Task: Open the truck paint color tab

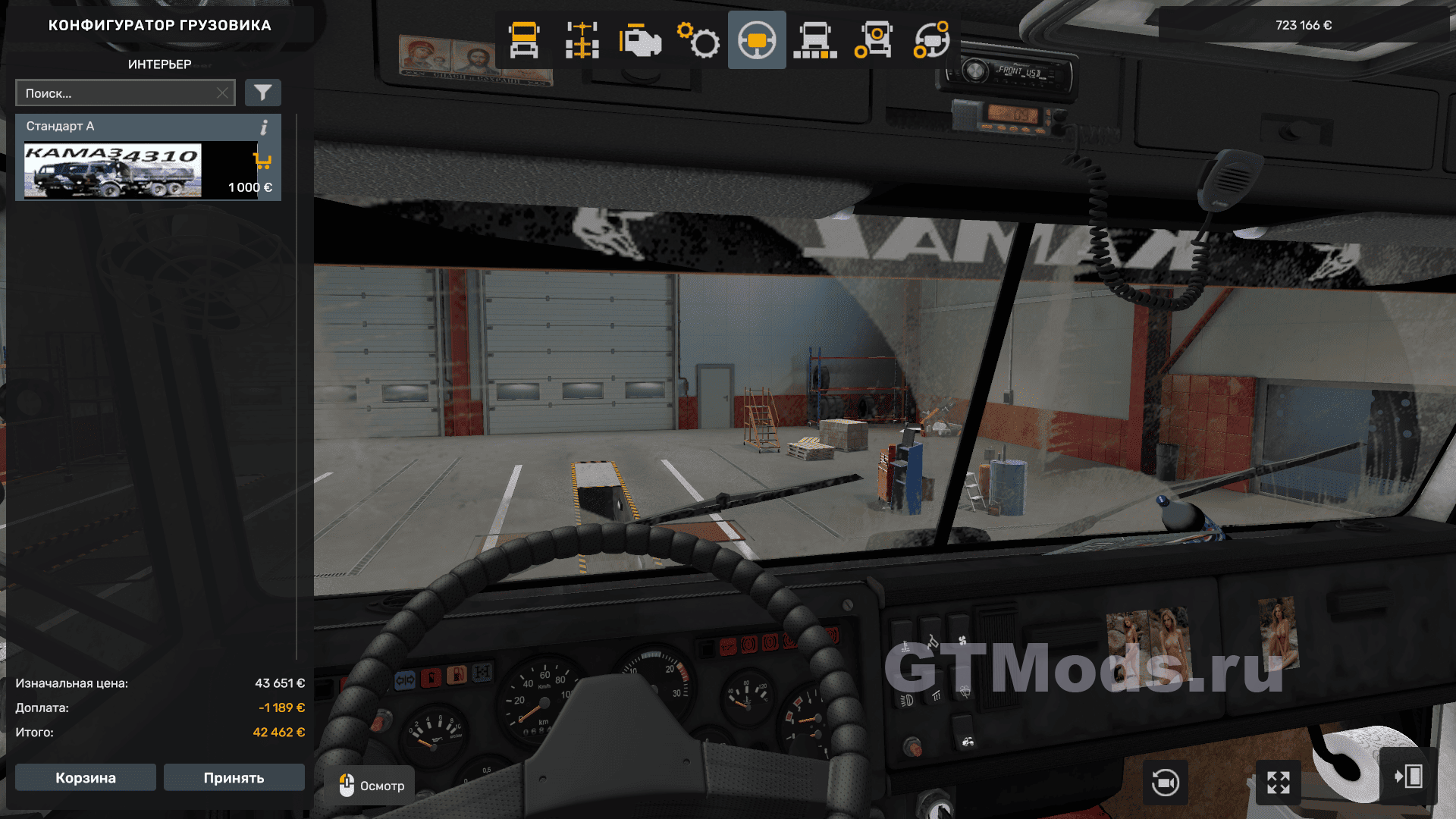Action: click(815, 40)
